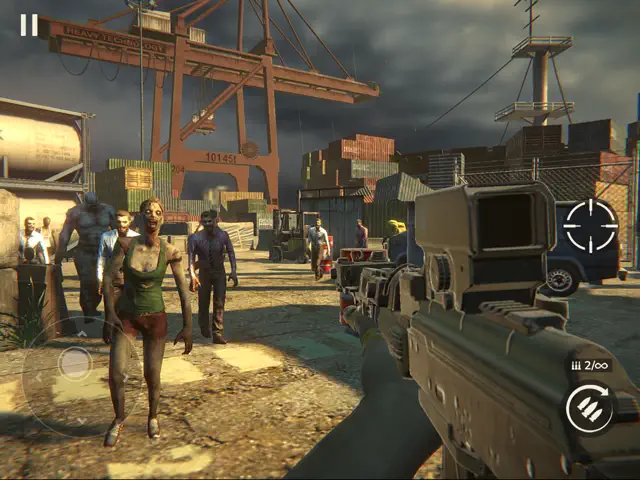Reload the weapon with the bullets button

tap(590, 408)
